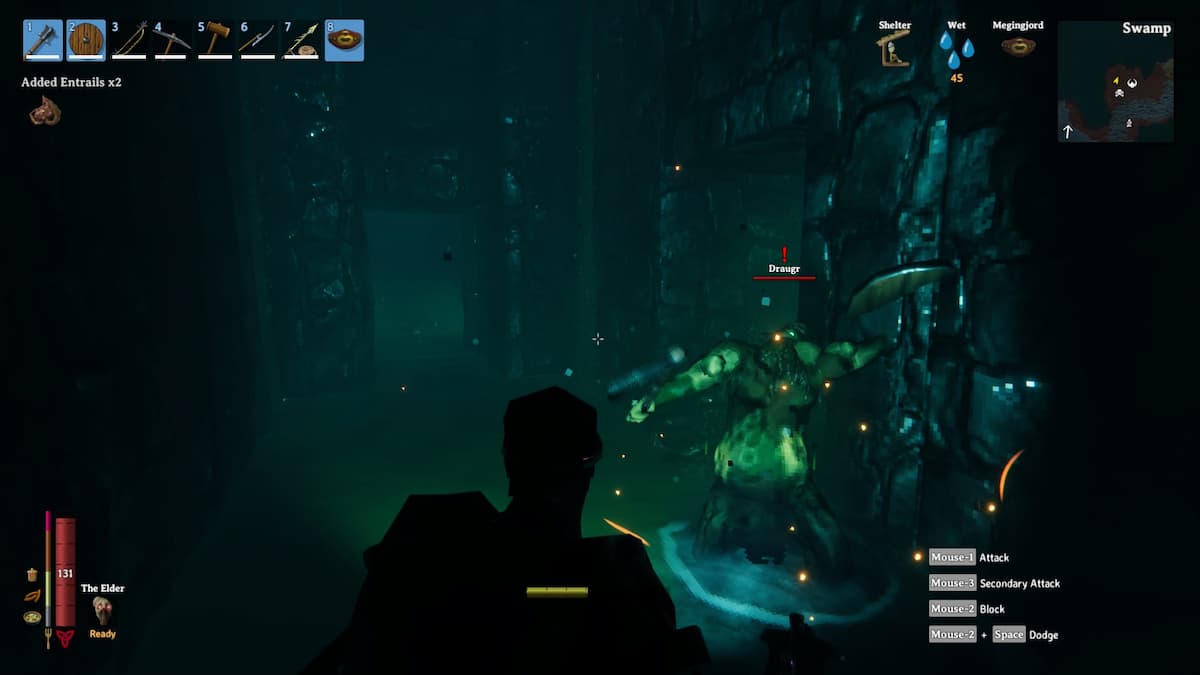Screen dimensions: 1200x675
Task: Inspect the Wet status water drops icon
Action: (956, 49)
